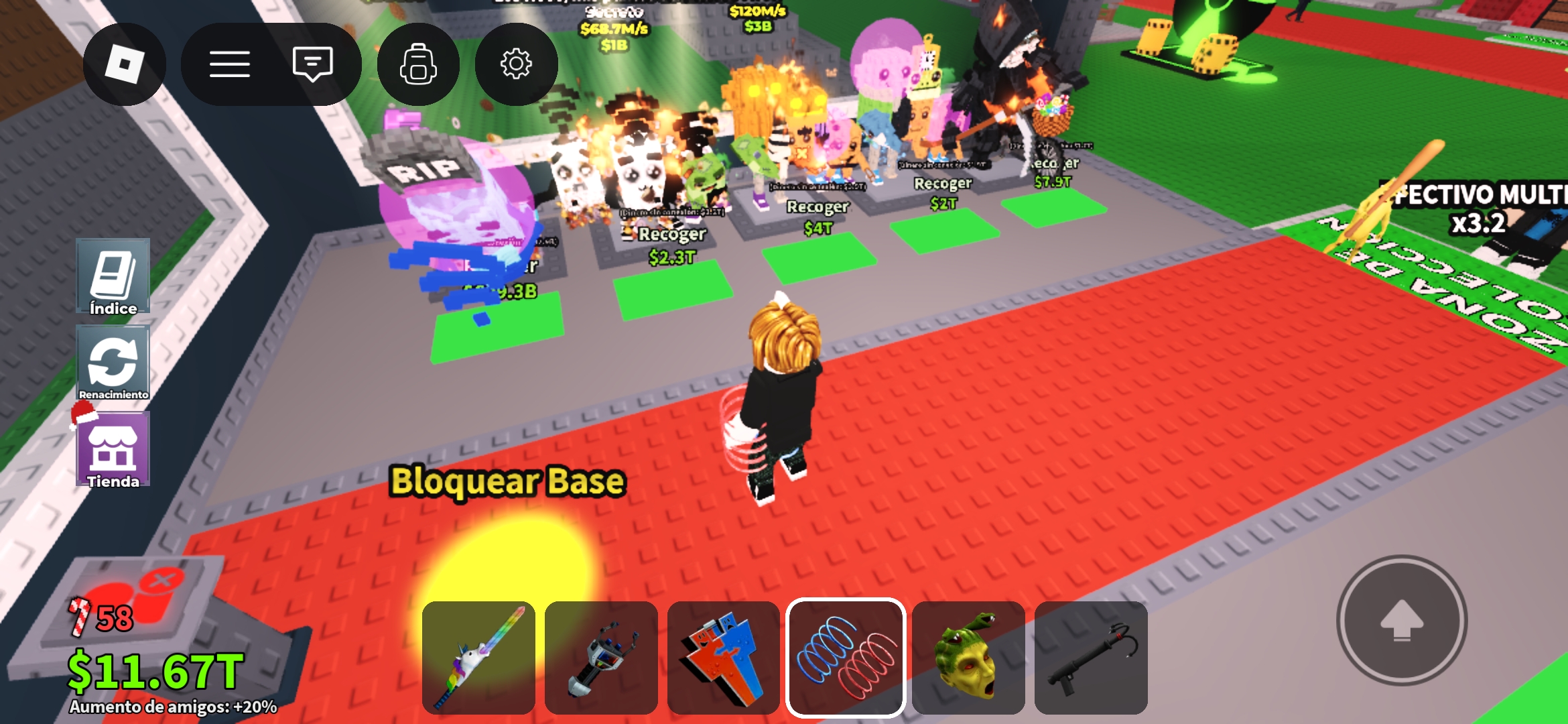Viewport: 1568px width, 724px height.
Task: Open the Índice book
Action: click(x=113, y=276)
